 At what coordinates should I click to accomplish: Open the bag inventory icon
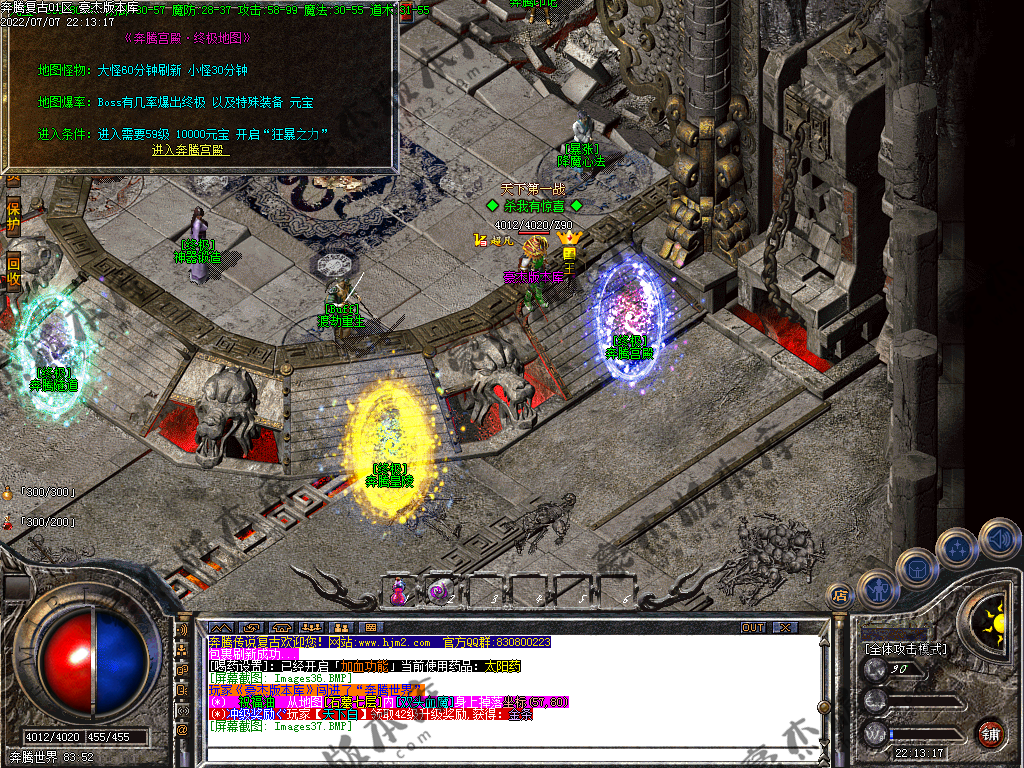916,568
